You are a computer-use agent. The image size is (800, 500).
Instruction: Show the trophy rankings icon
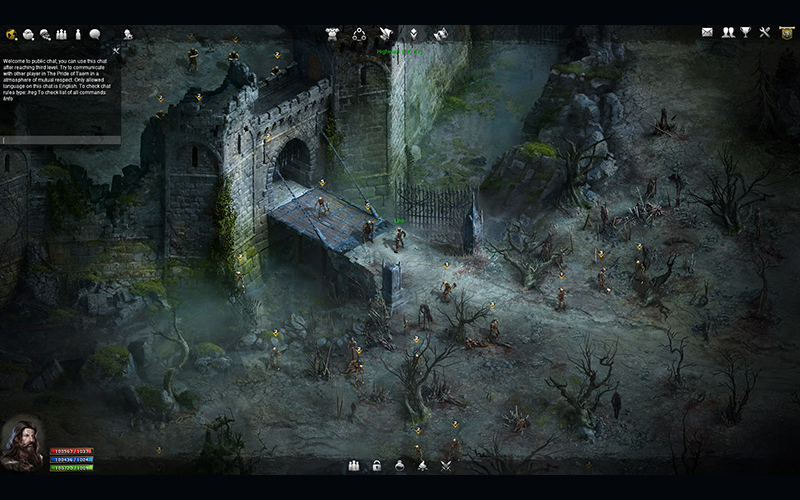(x=745, y=33)
